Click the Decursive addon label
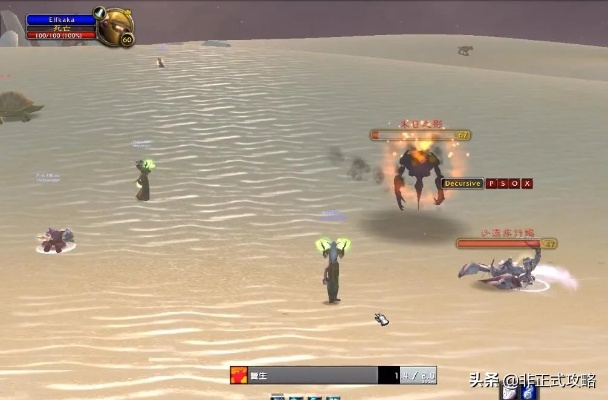 point(463,184)
